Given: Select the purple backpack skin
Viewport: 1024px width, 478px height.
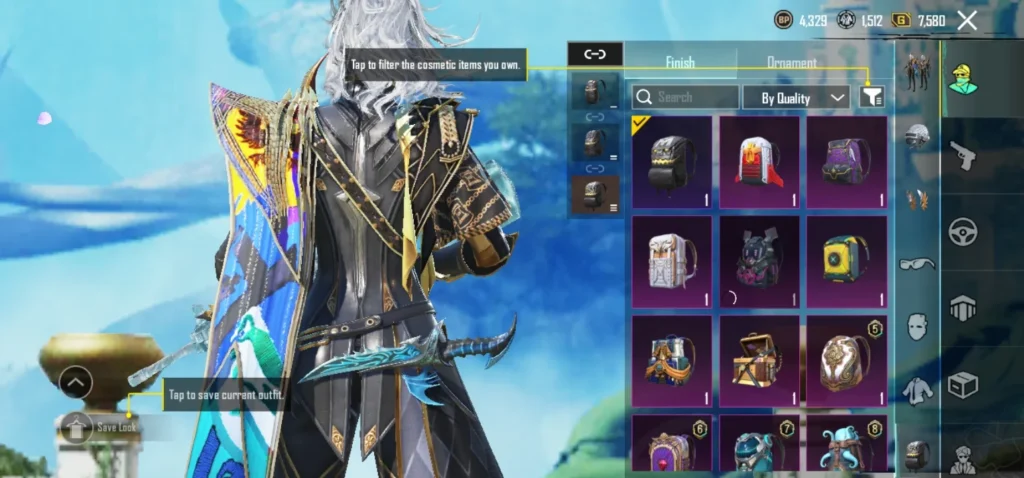Looking at the screenshot, I should coord(847,161).
